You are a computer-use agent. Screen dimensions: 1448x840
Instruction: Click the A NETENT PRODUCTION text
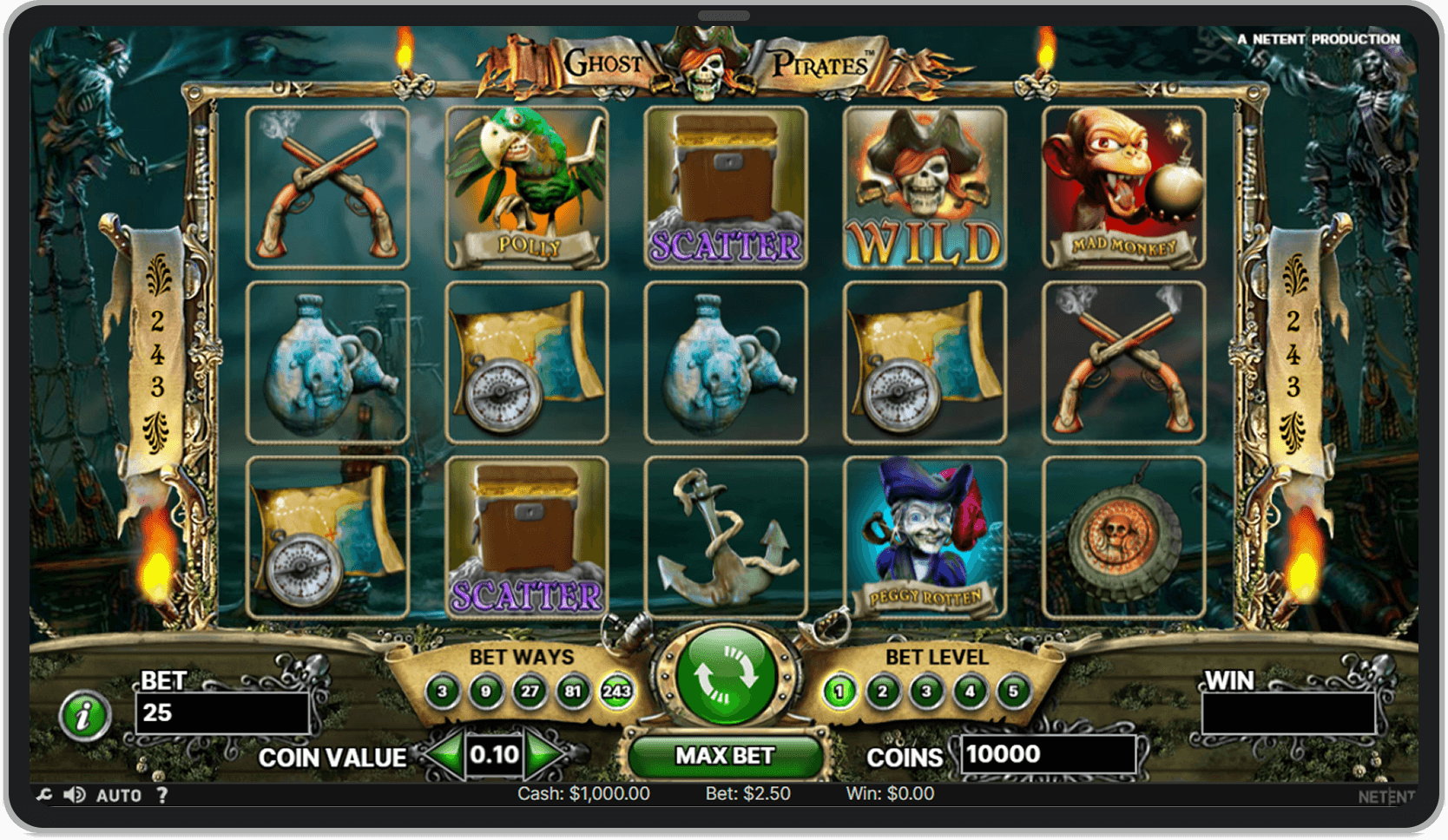(x=1319, y=39)
